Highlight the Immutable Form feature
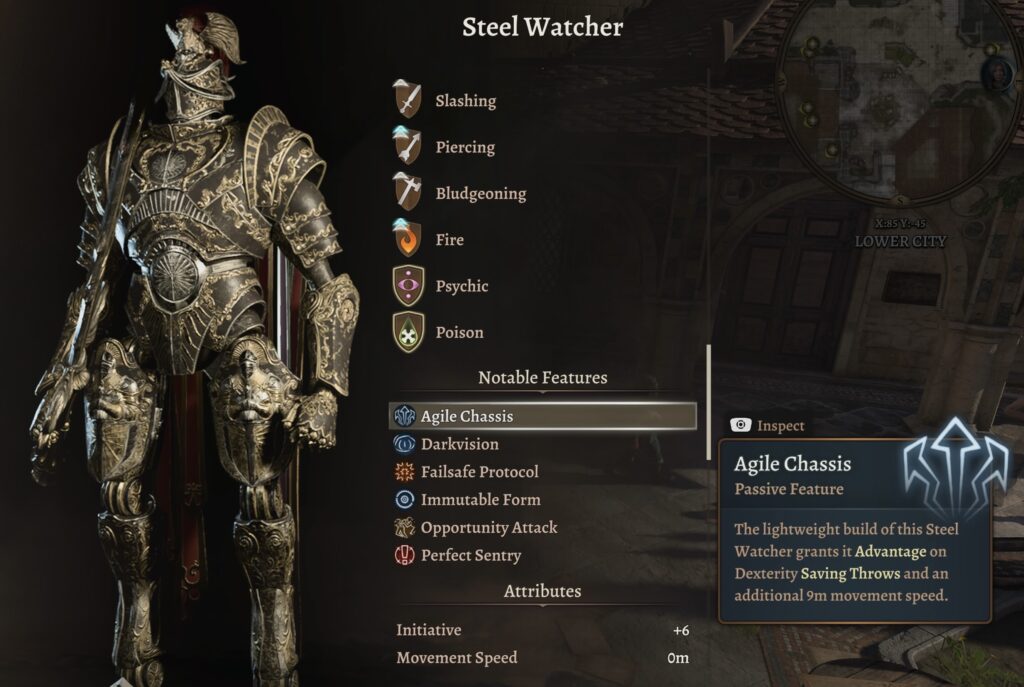The height and width of the screenshot is (687, 1024). tap(479, 500)
